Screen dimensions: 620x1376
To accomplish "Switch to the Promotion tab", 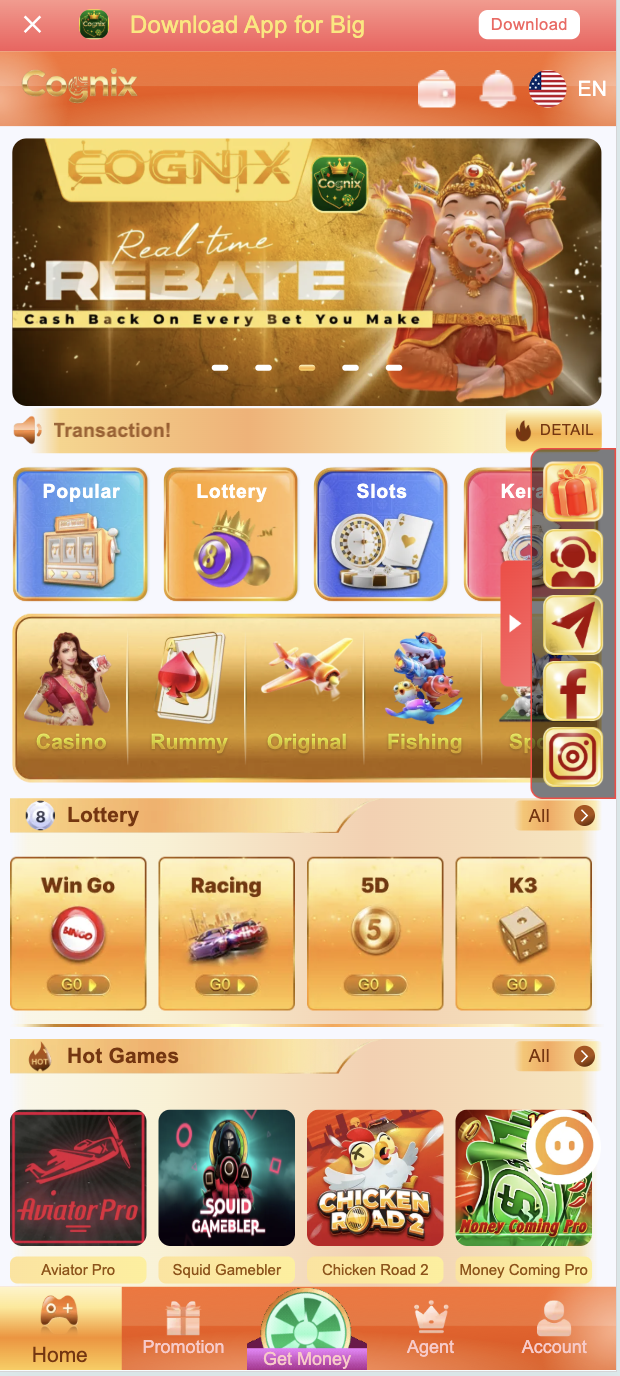I will (x=183, y=1330).
